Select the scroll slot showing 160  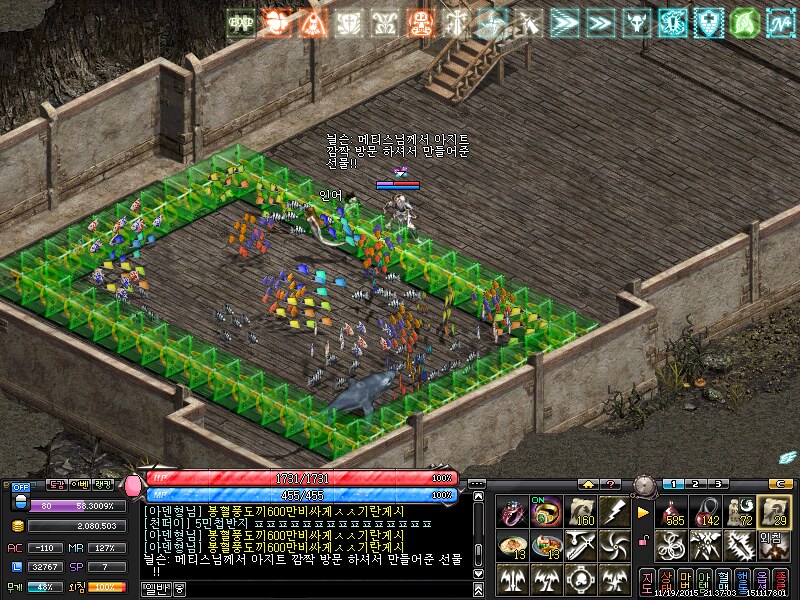(580, 512)
